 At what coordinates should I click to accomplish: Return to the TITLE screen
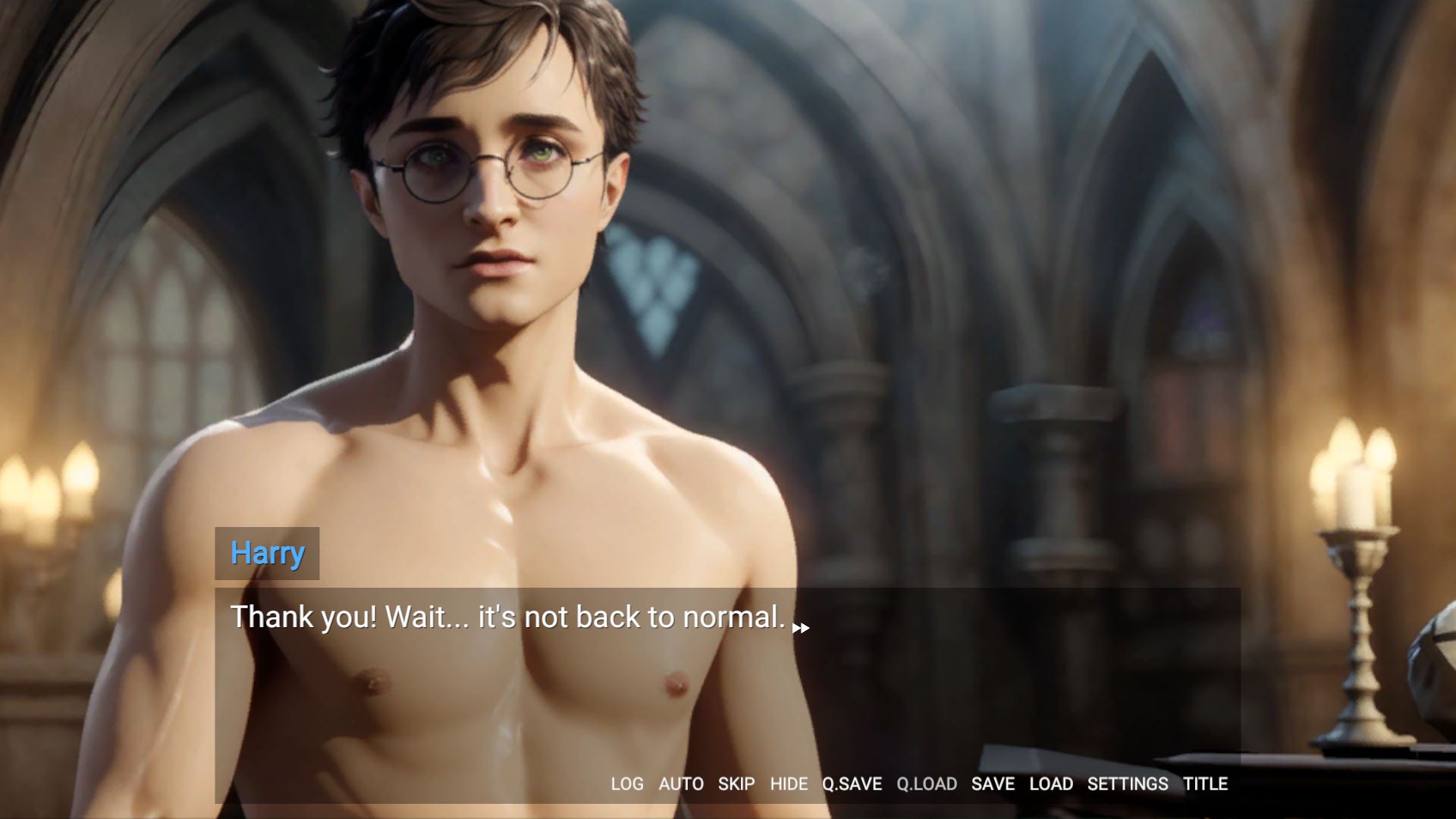1205,783
